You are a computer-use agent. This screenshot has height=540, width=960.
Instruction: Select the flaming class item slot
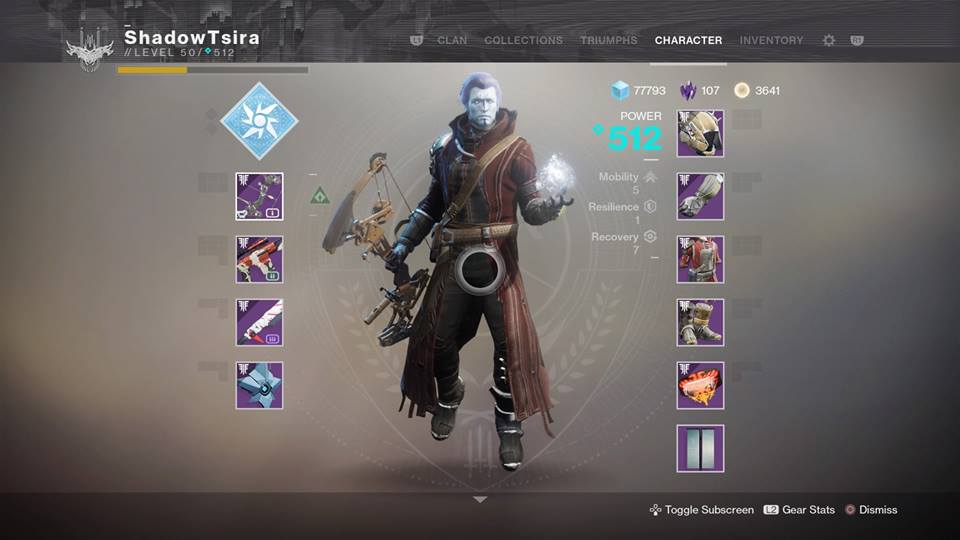point(700,385)
